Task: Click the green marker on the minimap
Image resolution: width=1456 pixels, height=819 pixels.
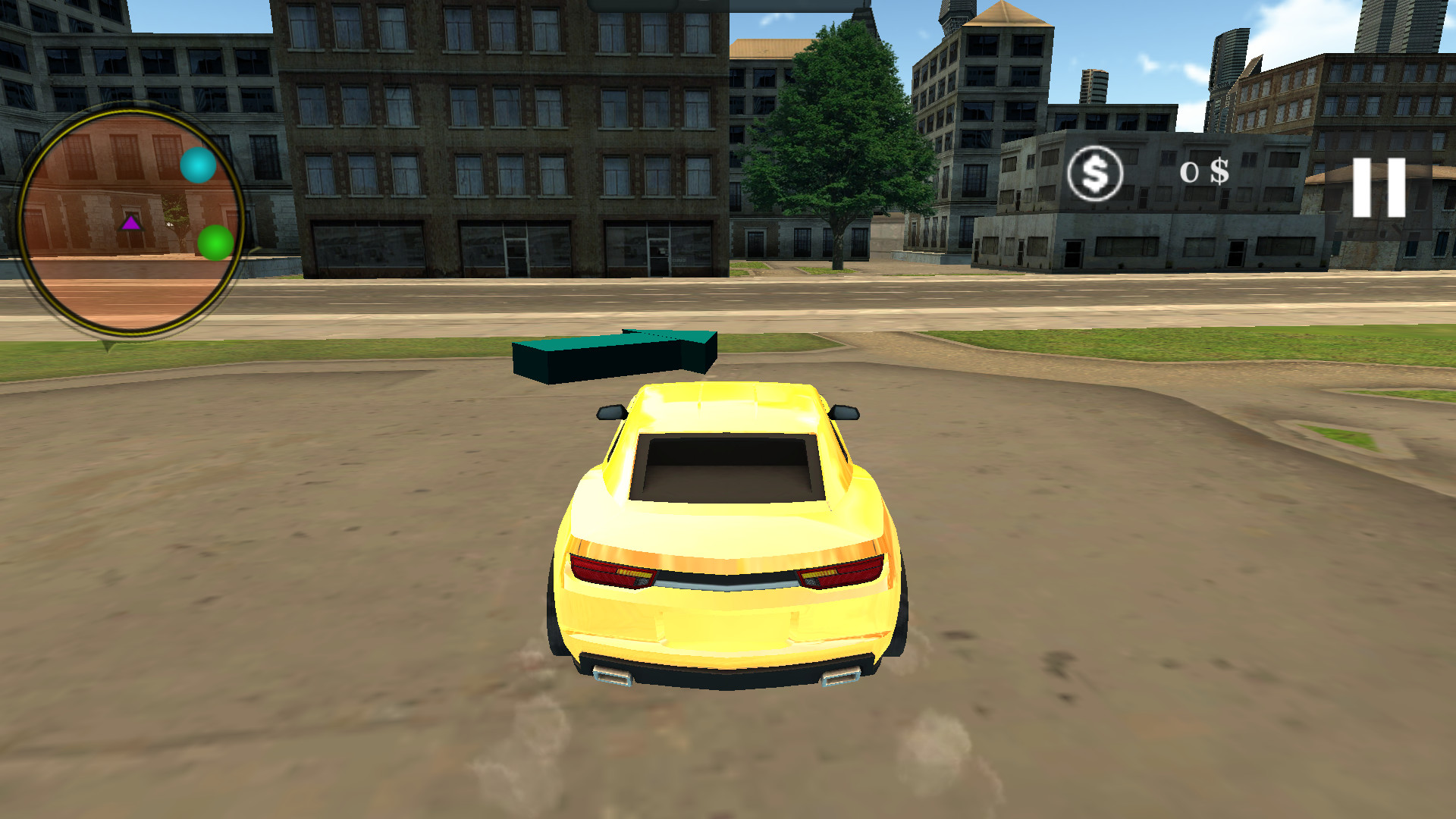Action: 214,243
